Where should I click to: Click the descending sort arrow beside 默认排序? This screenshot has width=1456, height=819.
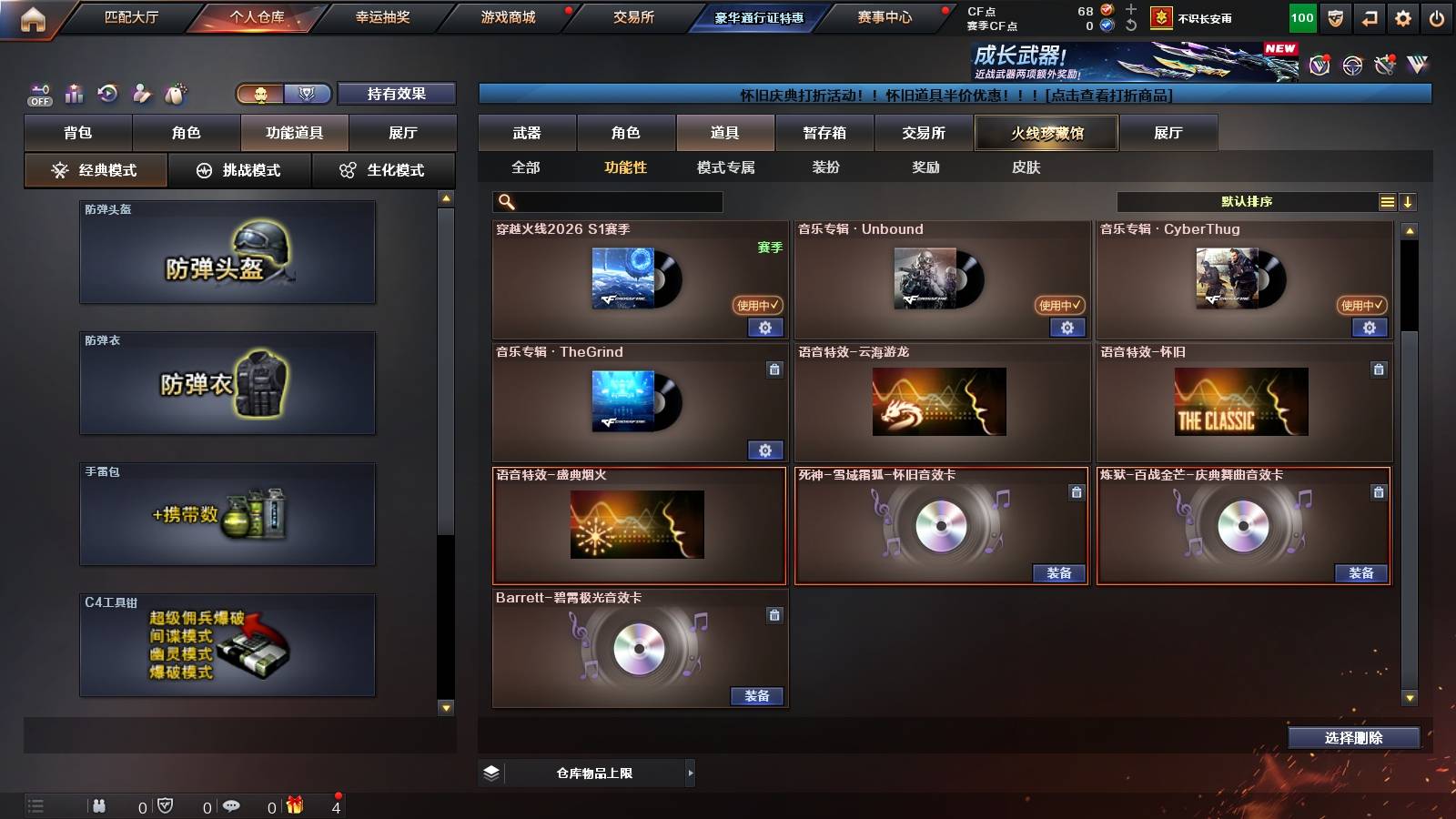point(1409,201)
